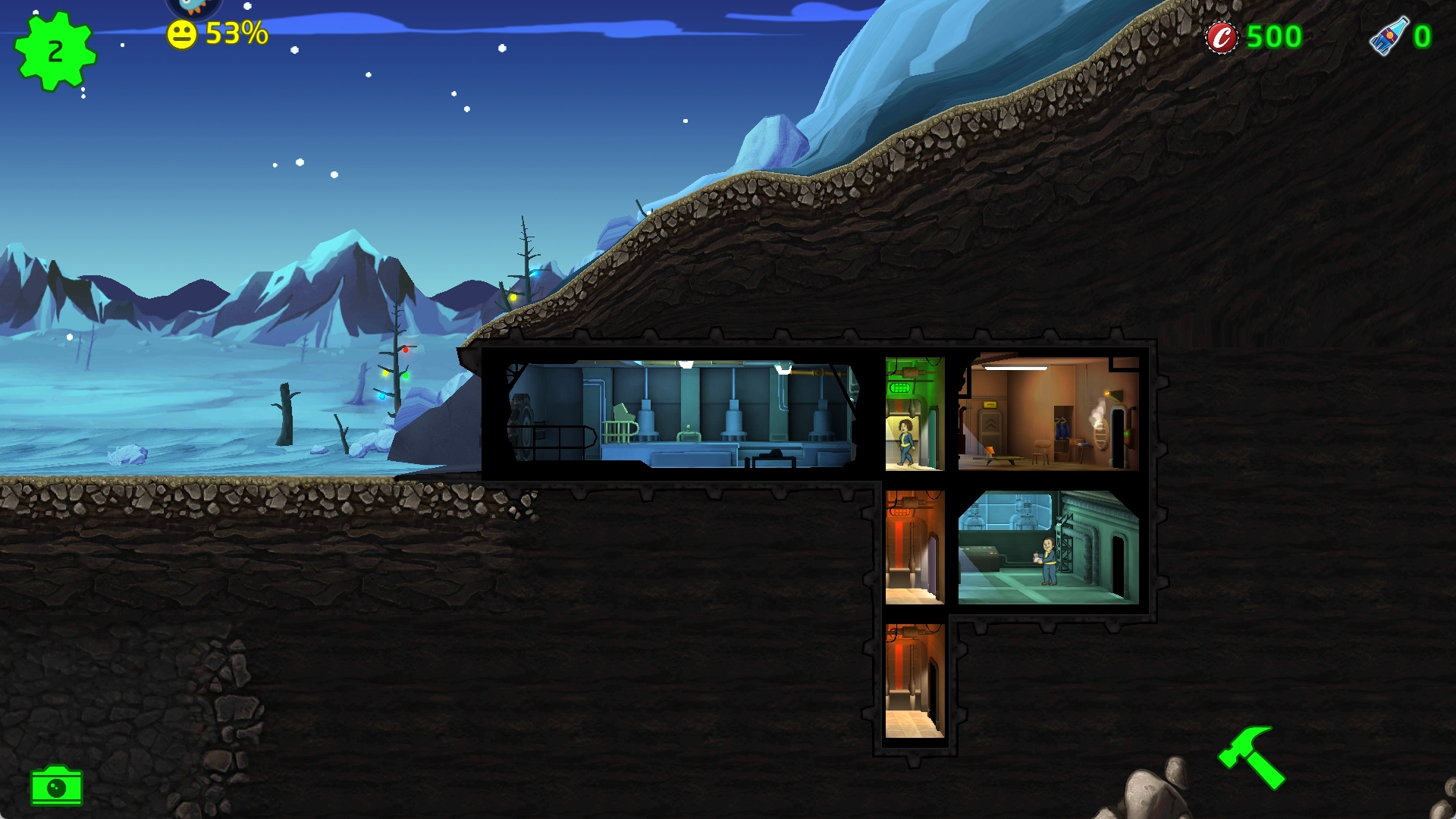Select the yellow happiness face indicator

tap(182, 35)
